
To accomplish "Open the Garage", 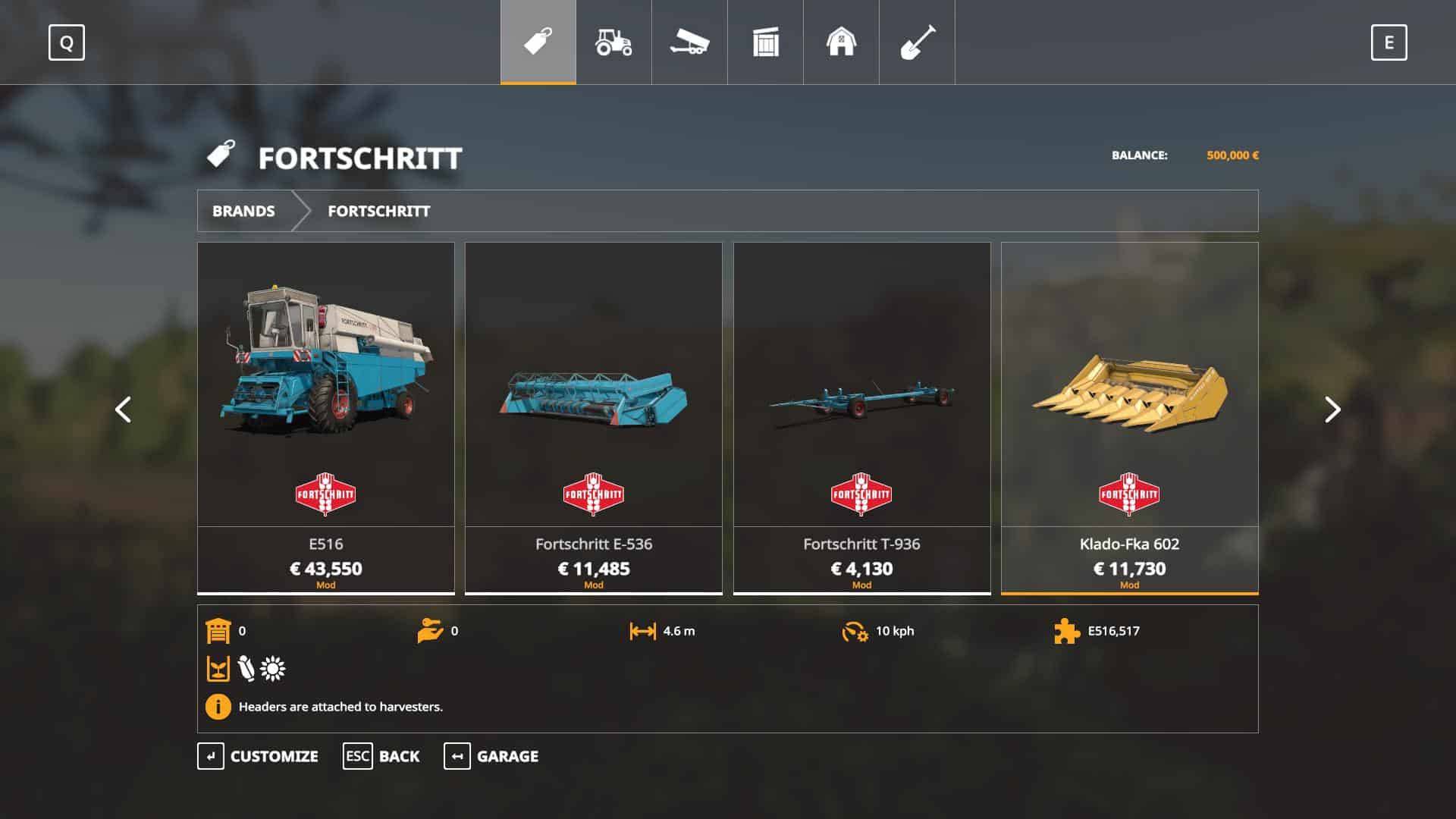I will tap(491, 756).
